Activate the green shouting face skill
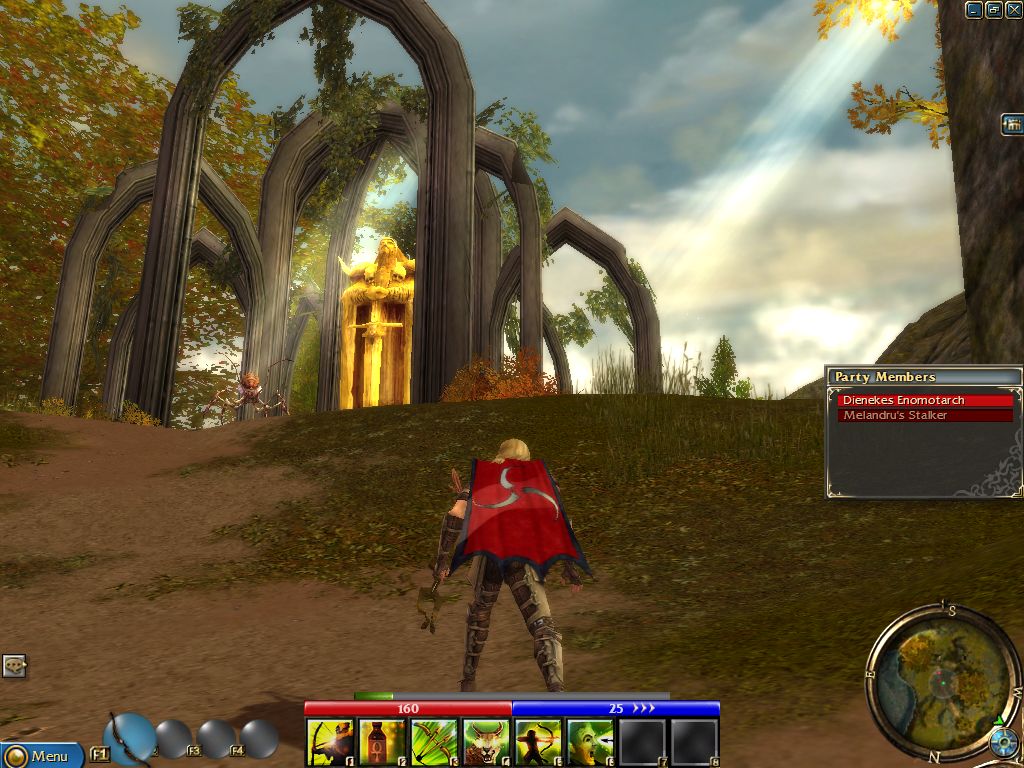 pos(590,742)
